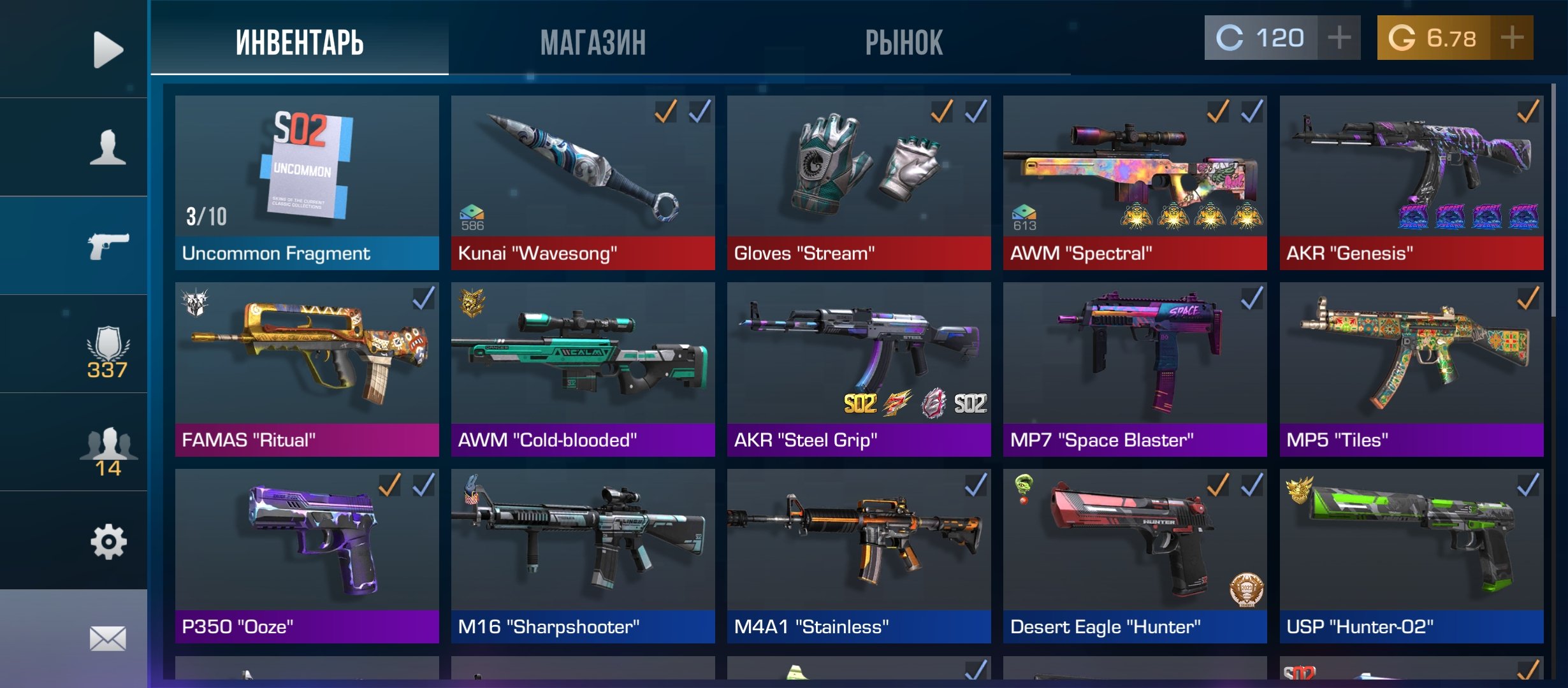Select the AKR "Genesis" skin
Image resolution: width=1568 pixels, height=688 pixels.
(x=1411, y=182)
